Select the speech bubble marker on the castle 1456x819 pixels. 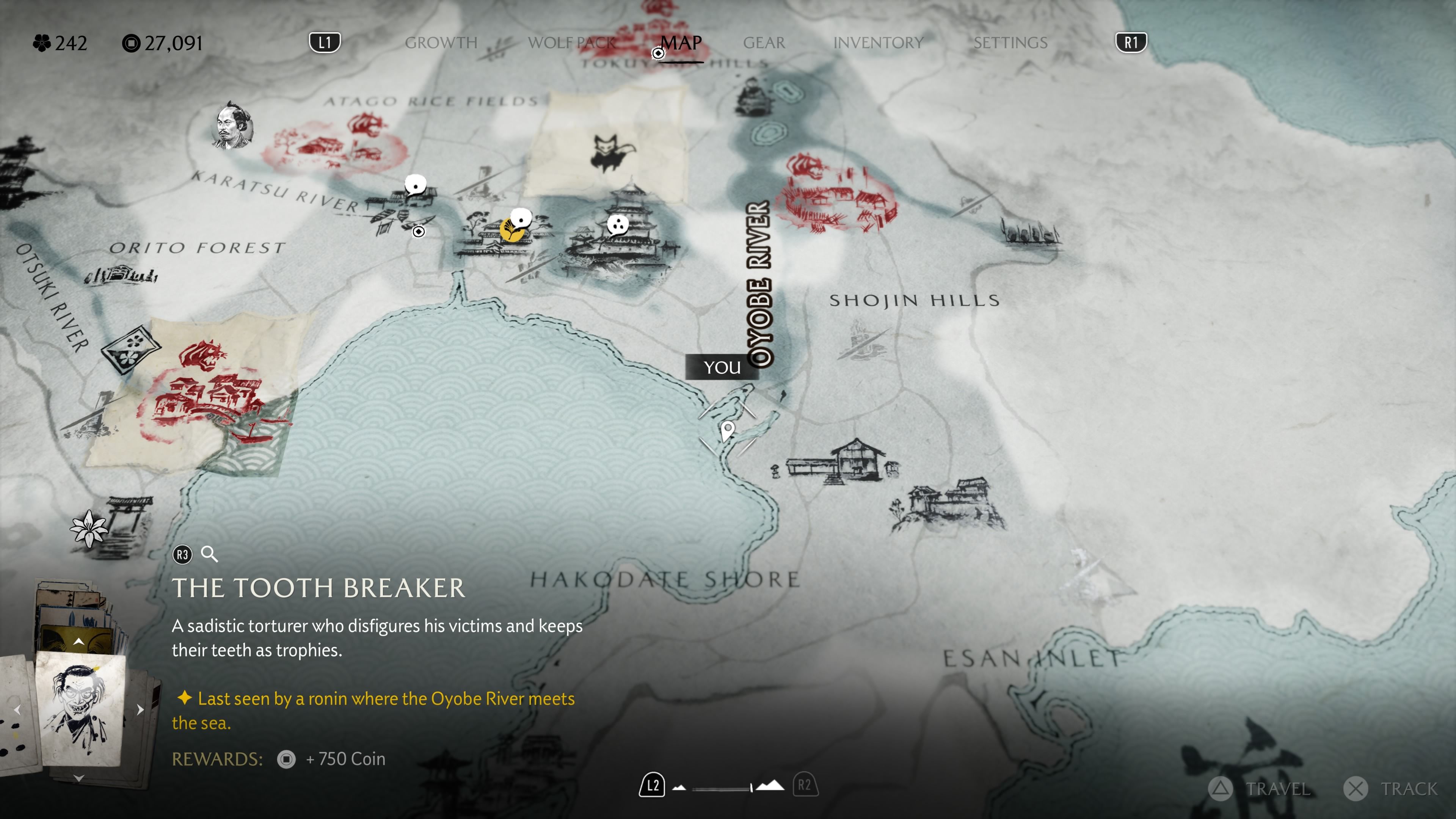[617, 224]
